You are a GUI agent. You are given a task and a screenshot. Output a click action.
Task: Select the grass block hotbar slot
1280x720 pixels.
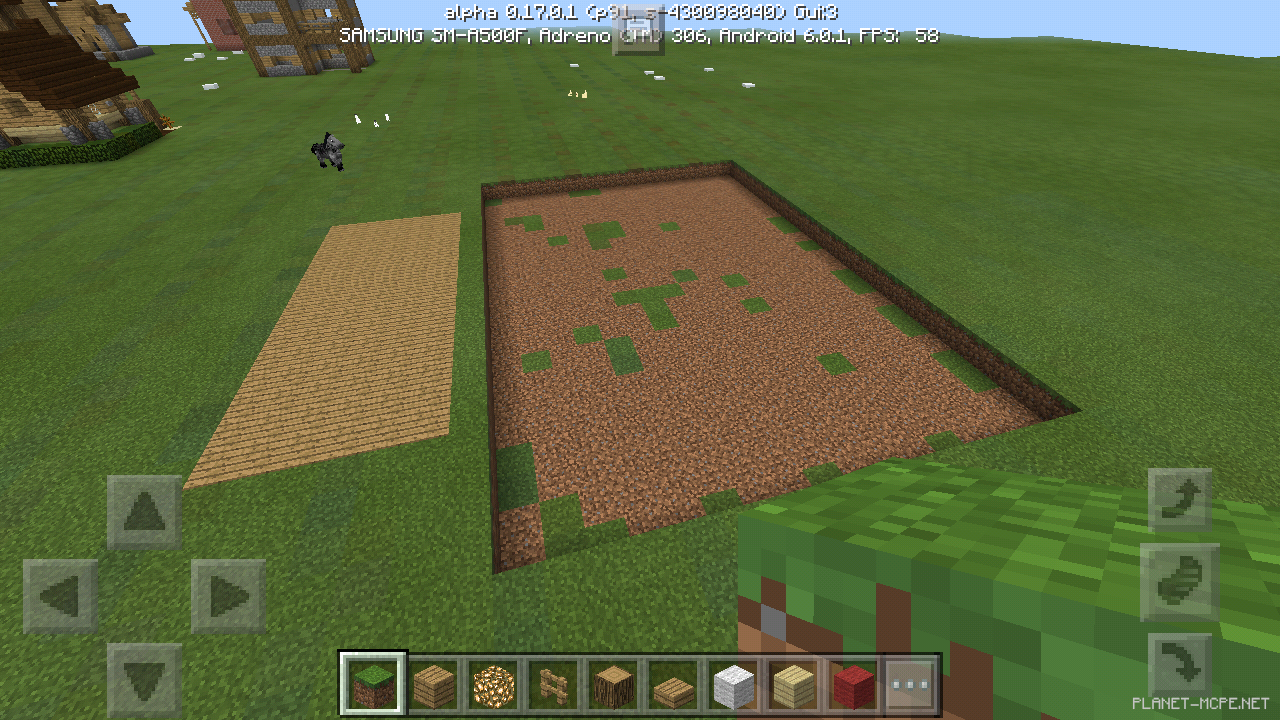(374, 685)
